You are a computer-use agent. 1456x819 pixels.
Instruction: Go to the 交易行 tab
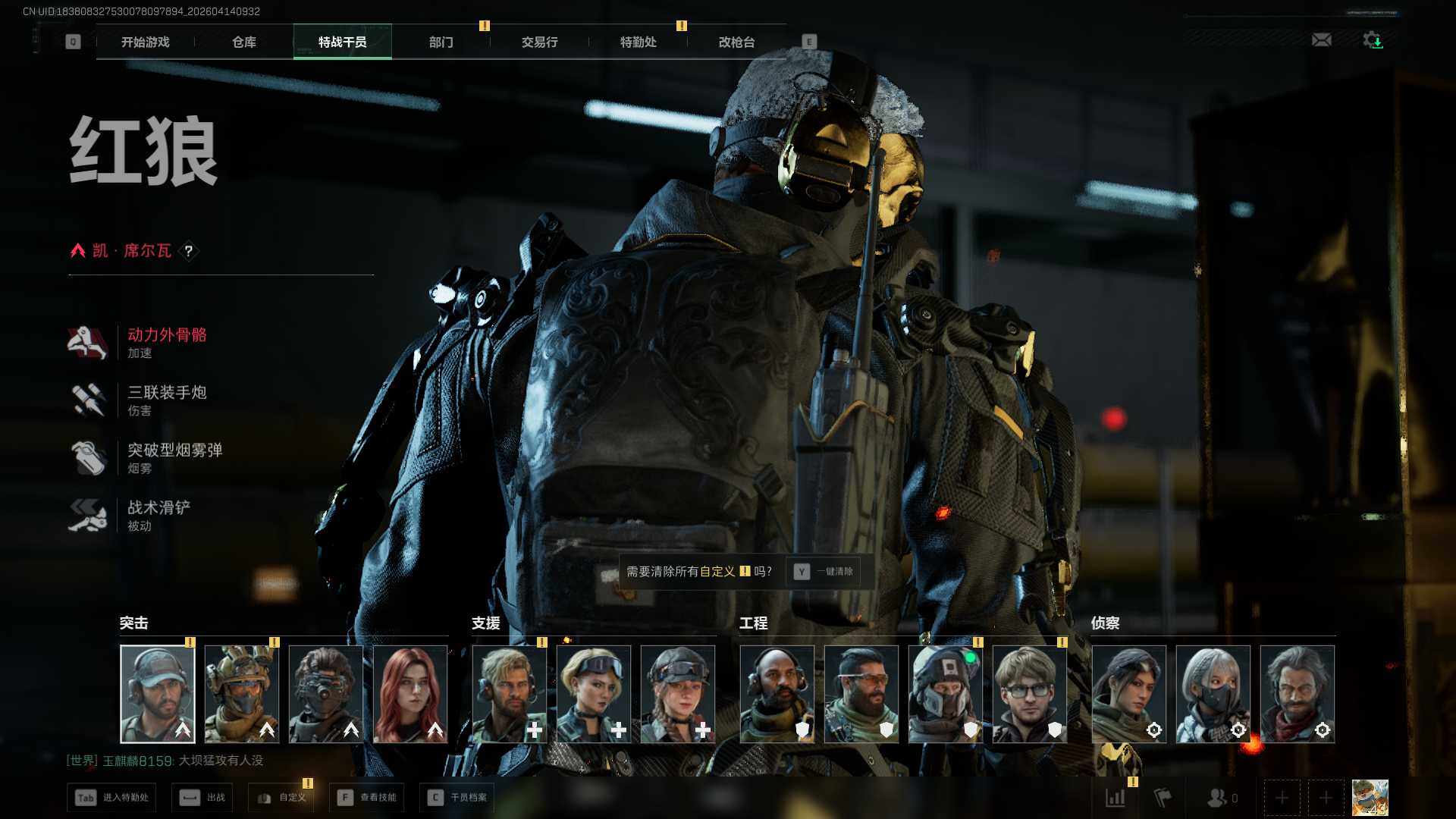pyautogui.click(x=539, y=42)
